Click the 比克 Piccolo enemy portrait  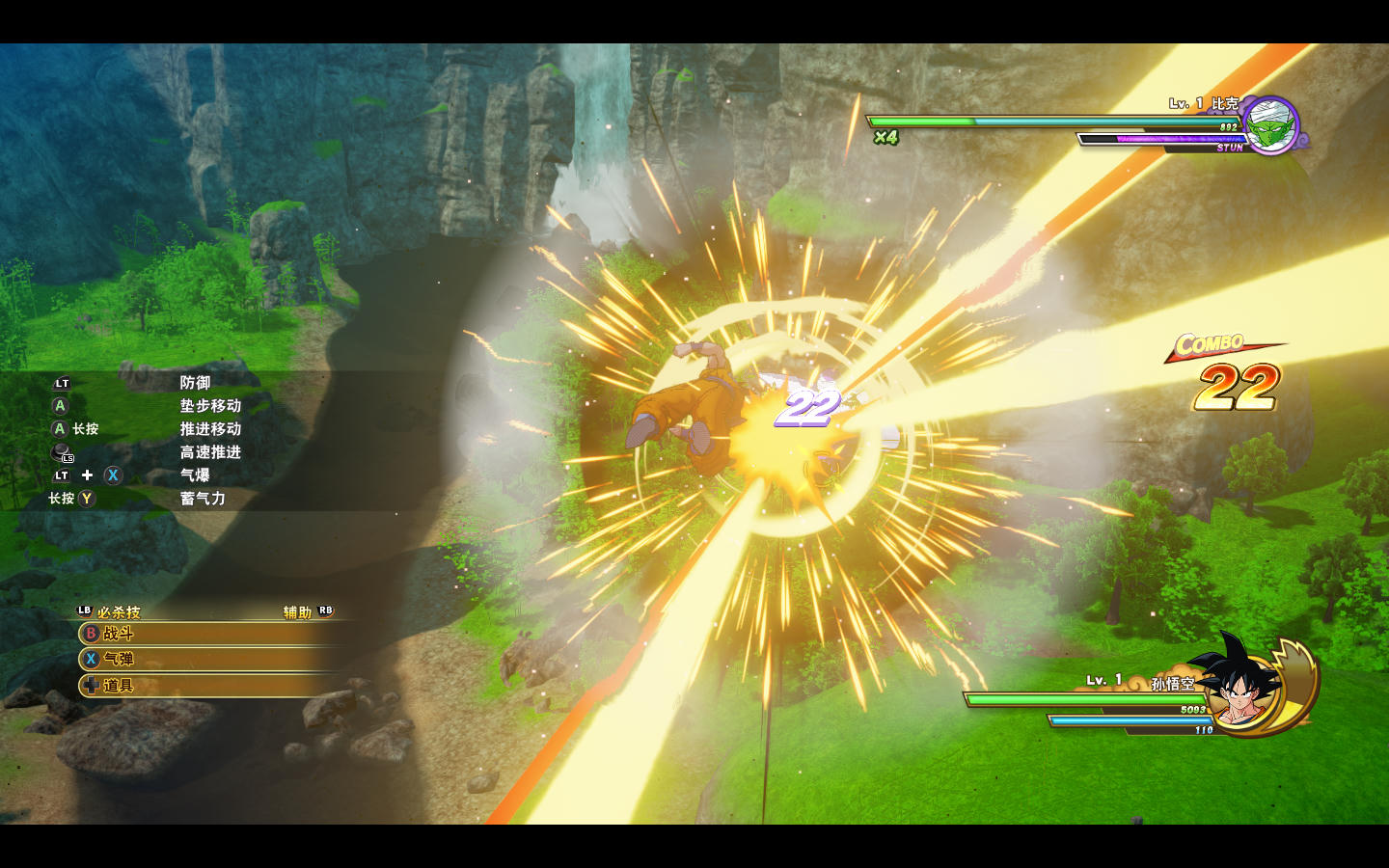pyautogui.click(x=1271, y=125)
